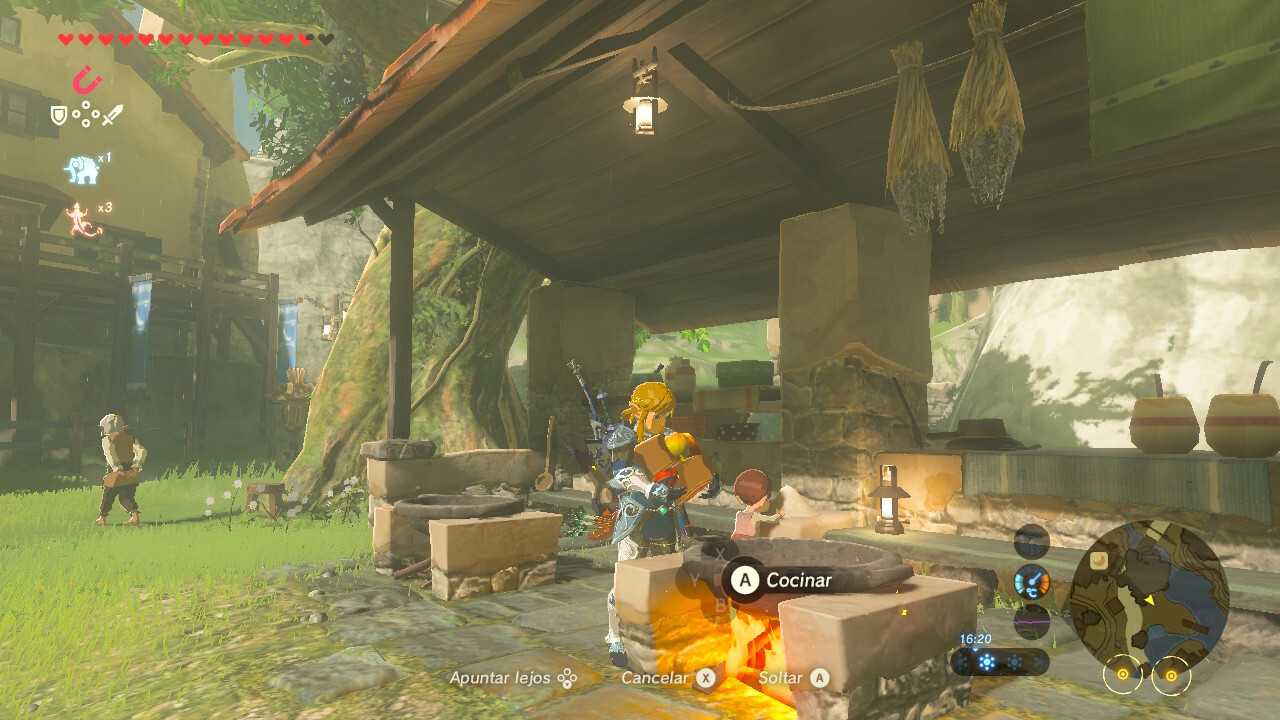Toggle the left yellow waypoint marker
Screen dimensions: 1280x720
click(1122, 675)
